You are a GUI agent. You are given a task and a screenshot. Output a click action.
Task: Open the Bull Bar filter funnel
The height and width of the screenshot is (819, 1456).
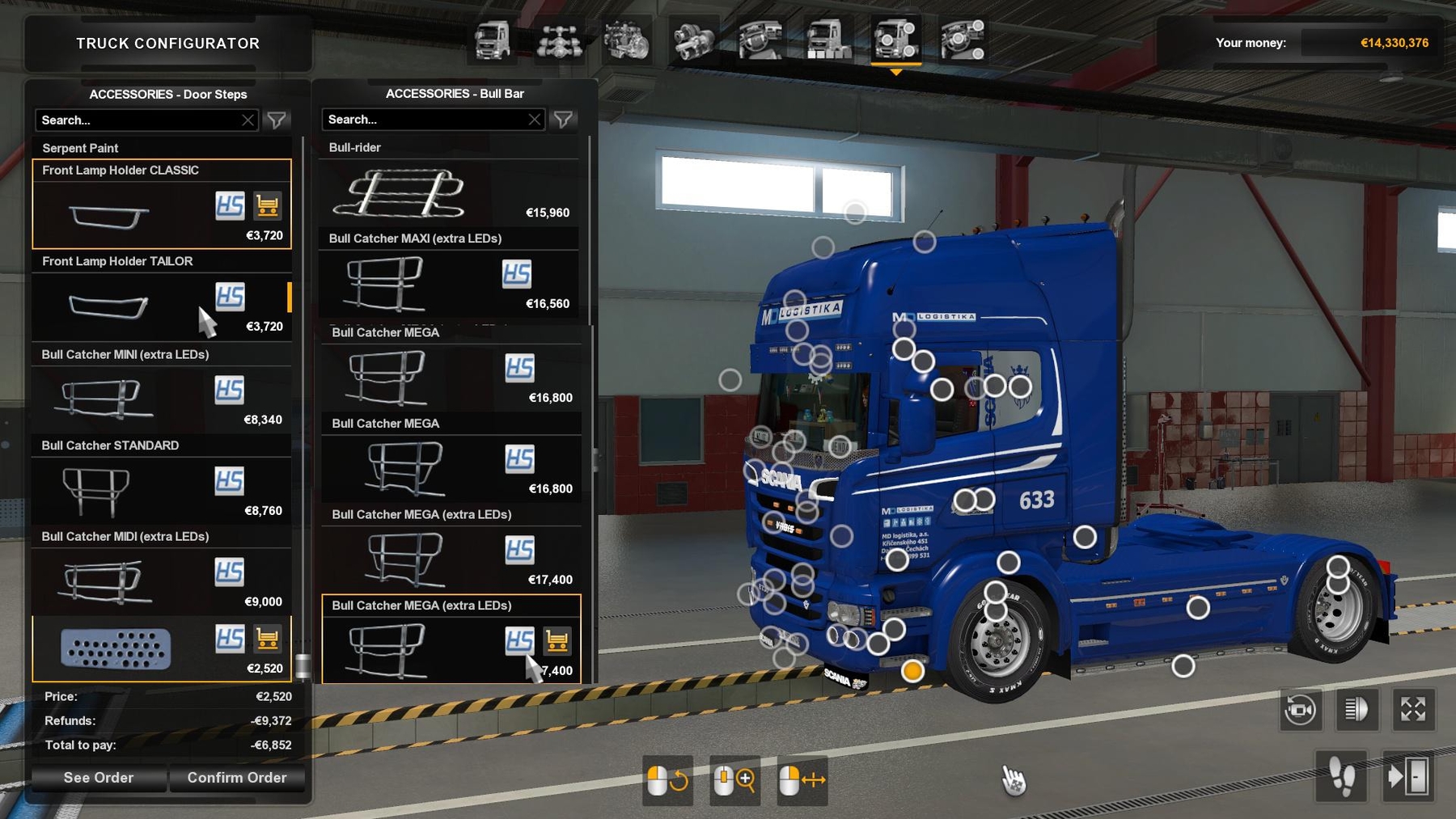point(564,120)
